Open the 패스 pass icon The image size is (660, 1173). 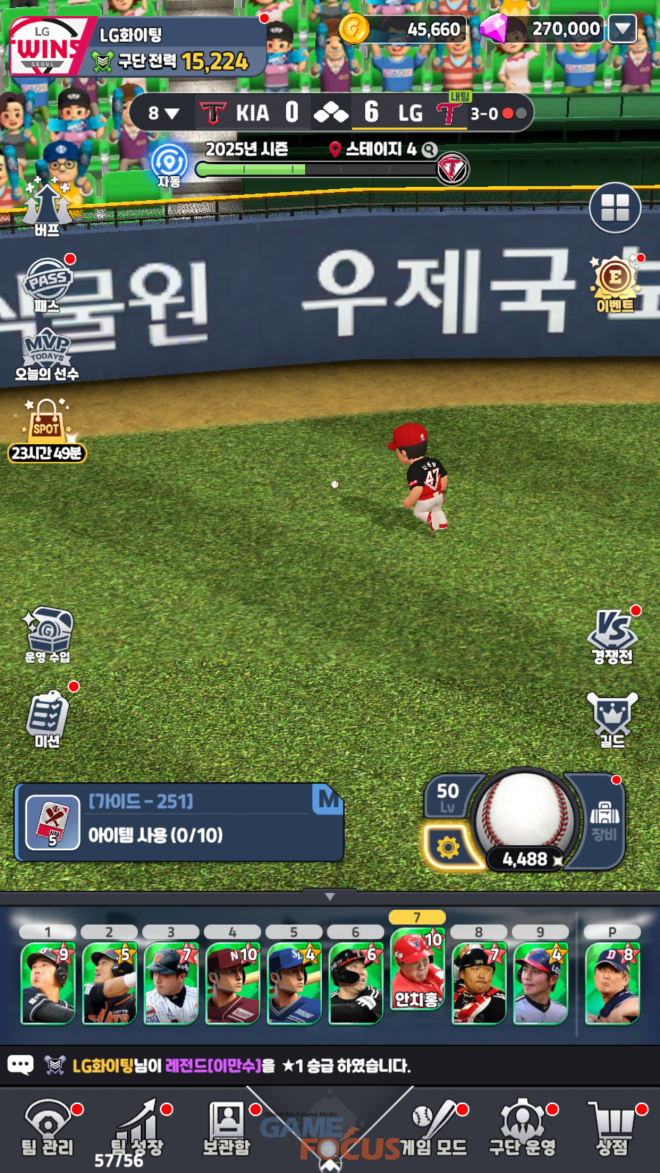tap(46, 285)
